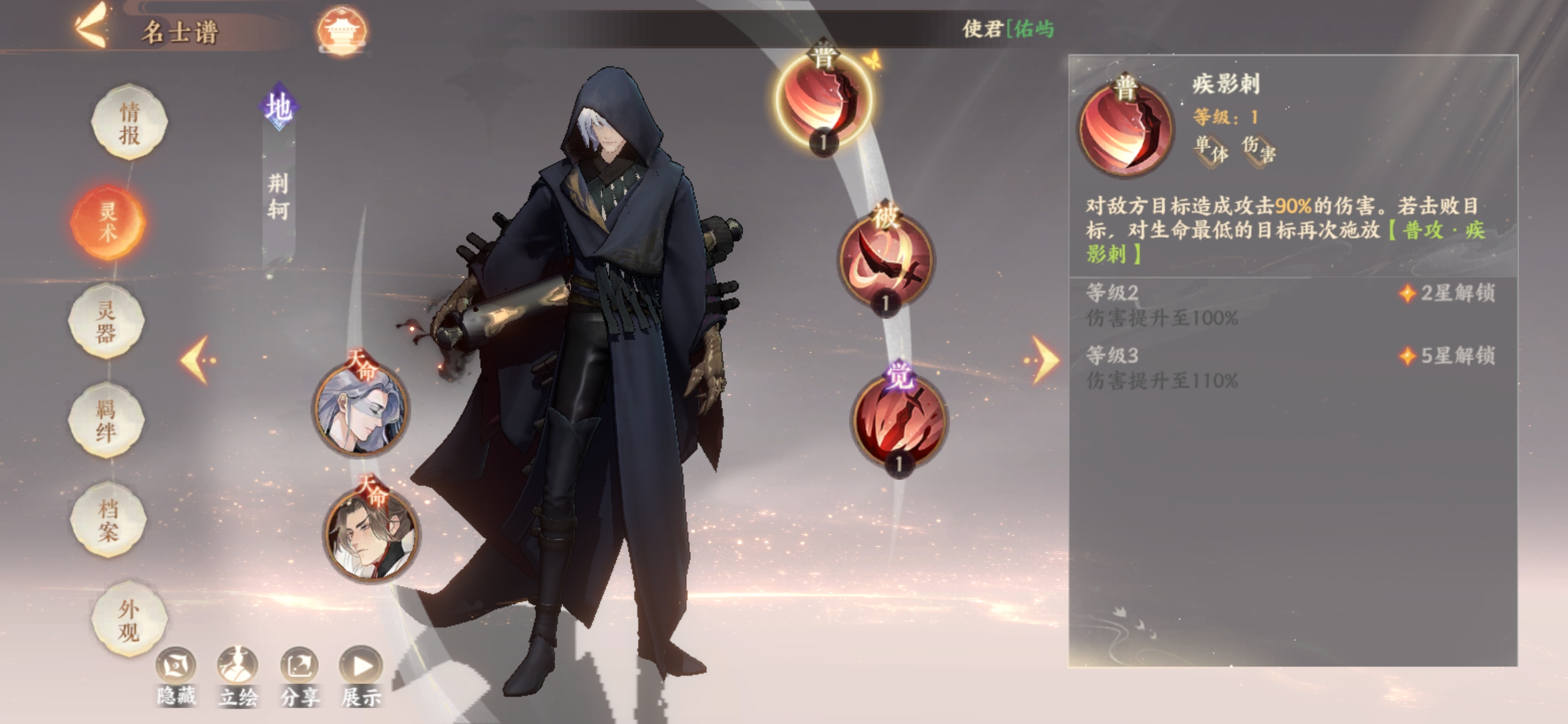The height and width of the screenshot is (724, 1568).
Task: Click the 隐藏 hide UI icon
Action: [x=176, y=664]
